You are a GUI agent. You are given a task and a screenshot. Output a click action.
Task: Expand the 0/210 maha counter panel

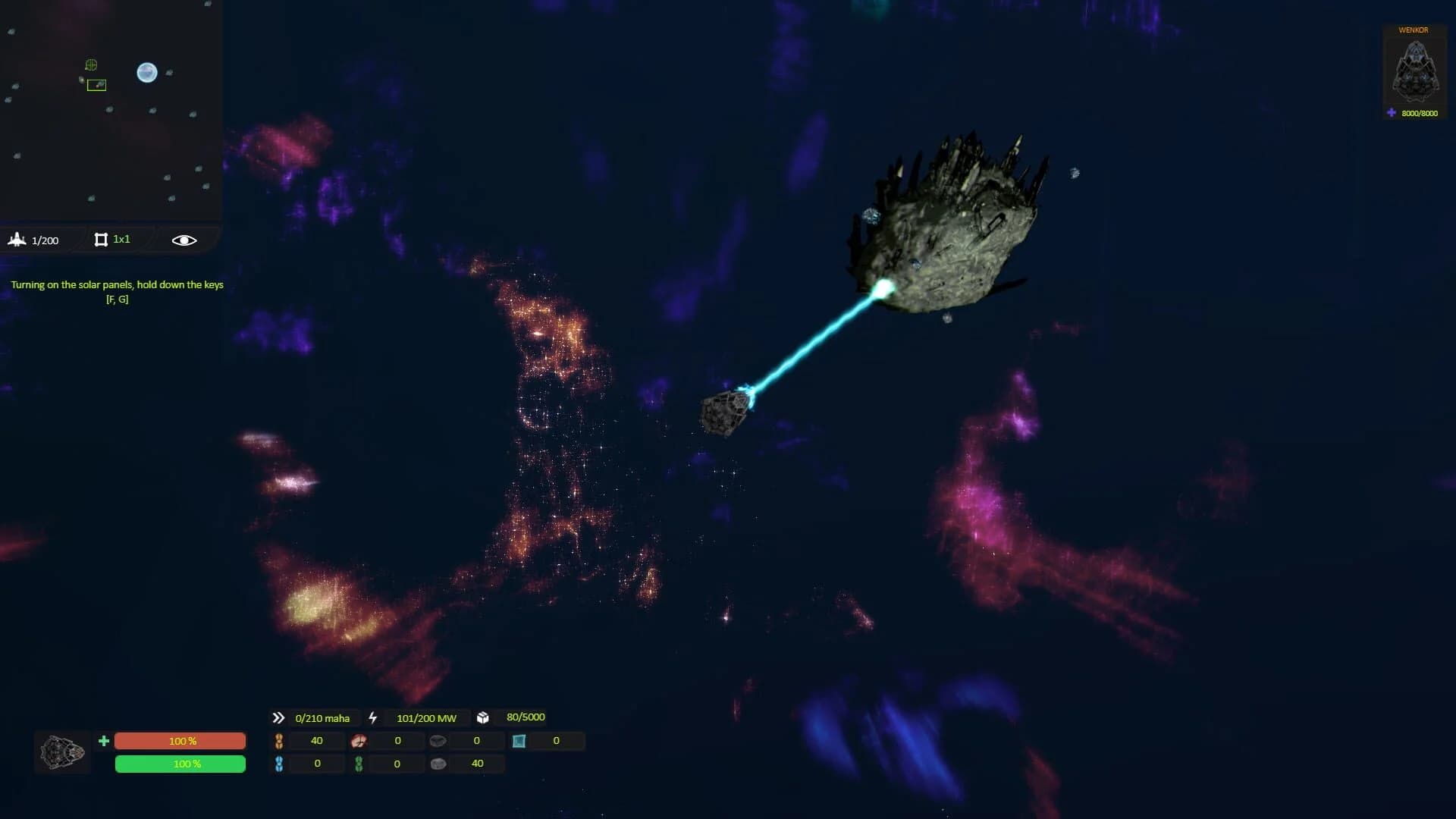pyautogui.click(x=322, y=717)
